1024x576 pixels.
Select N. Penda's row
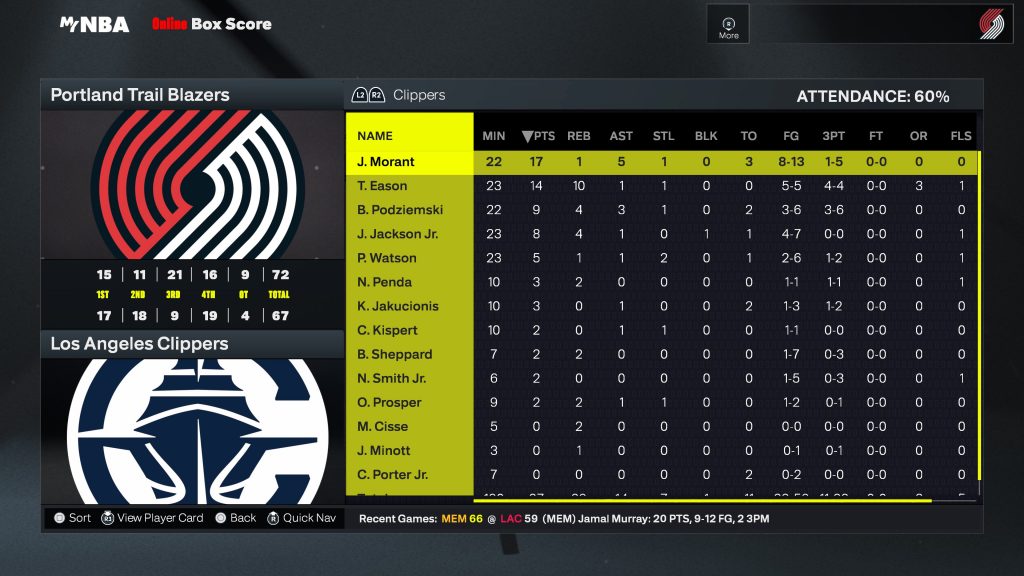(384, 282)
